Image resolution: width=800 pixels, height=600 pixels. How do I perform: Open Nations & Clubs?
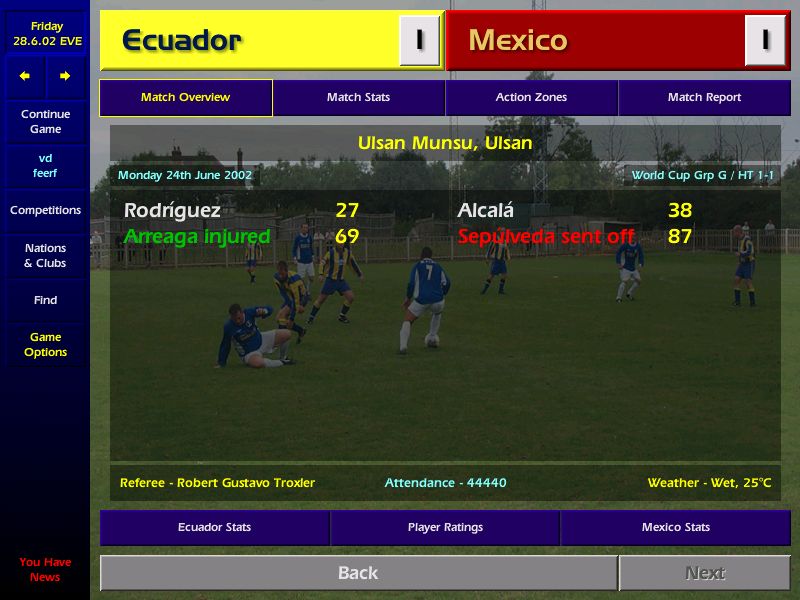tap(45, 255)
